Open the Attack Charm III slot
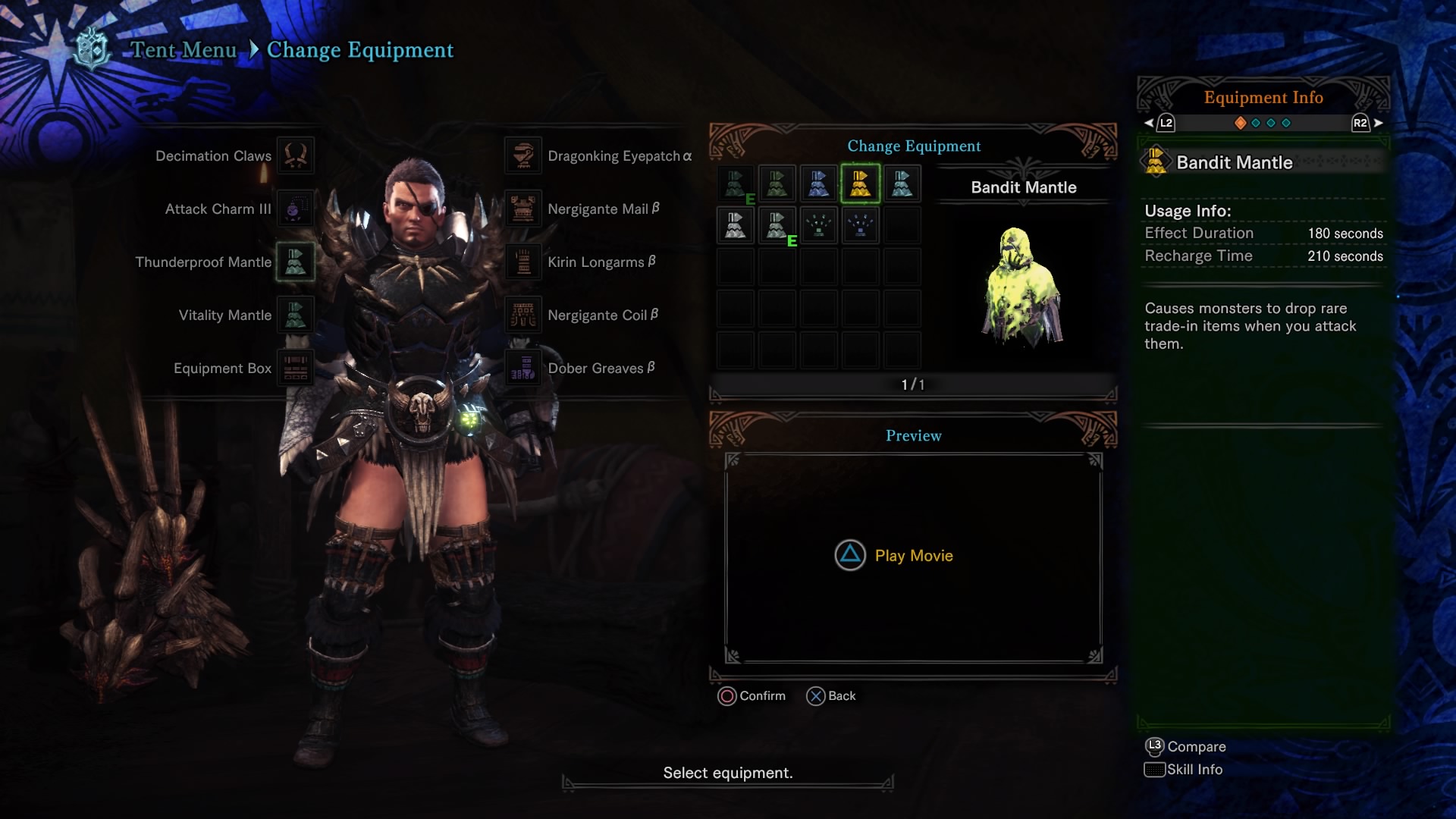The height and width of the screenshot is (819, 1456). pyautogui.click(x=295, y=209)
